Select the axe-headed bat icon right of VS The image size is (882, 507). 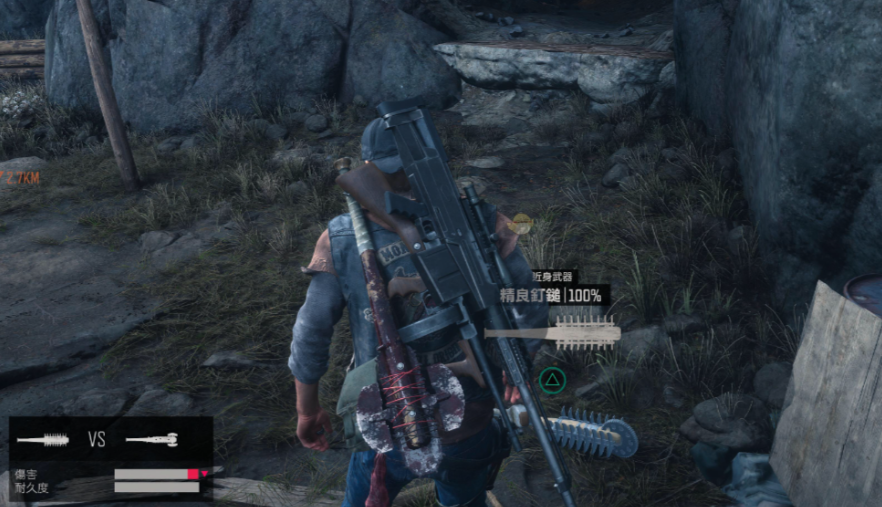pyautogui.click(x=151, y=440)
